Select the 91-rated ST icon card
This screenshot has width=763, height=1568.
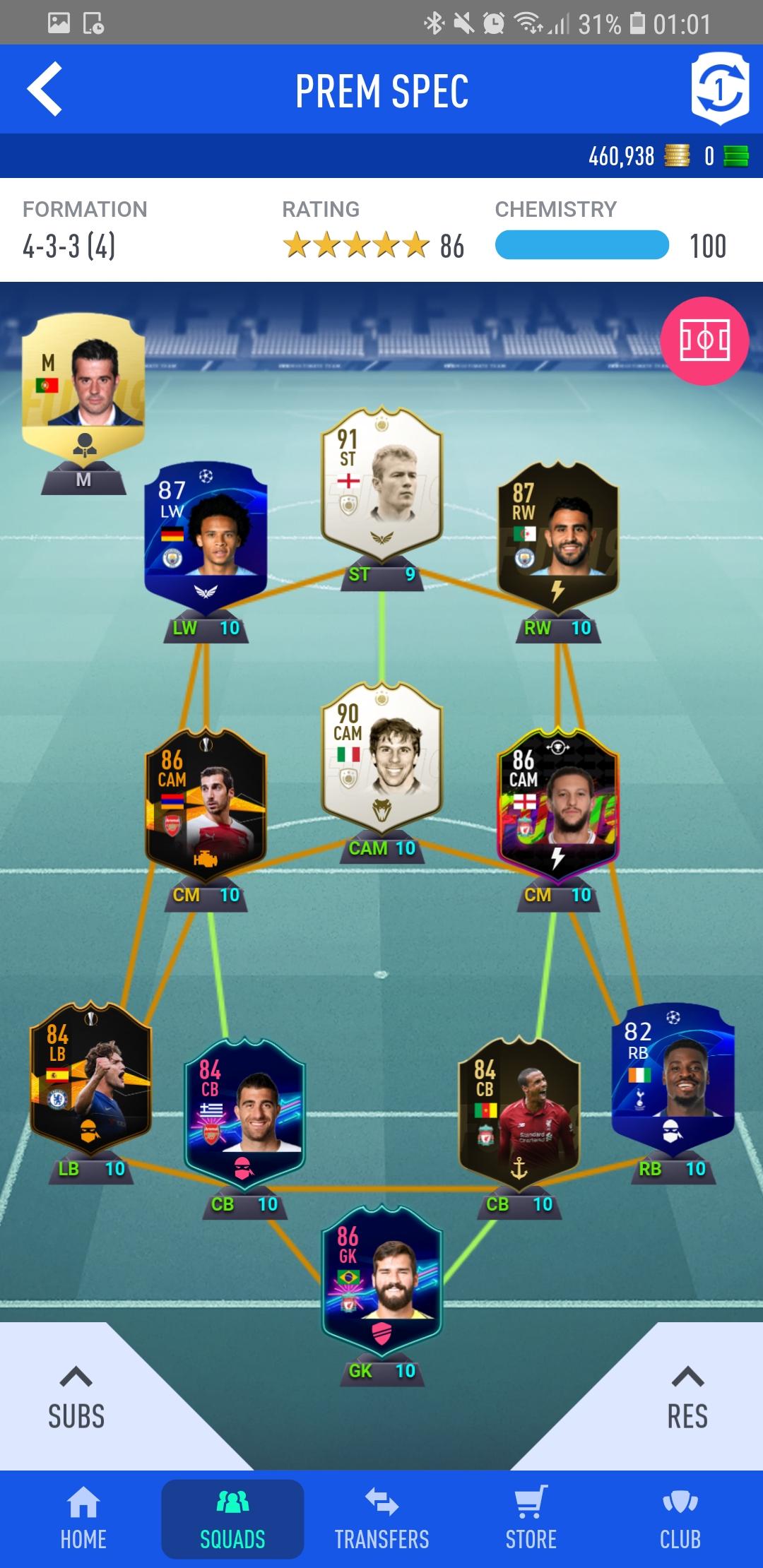pyautogui.click(x=381, y=484)
